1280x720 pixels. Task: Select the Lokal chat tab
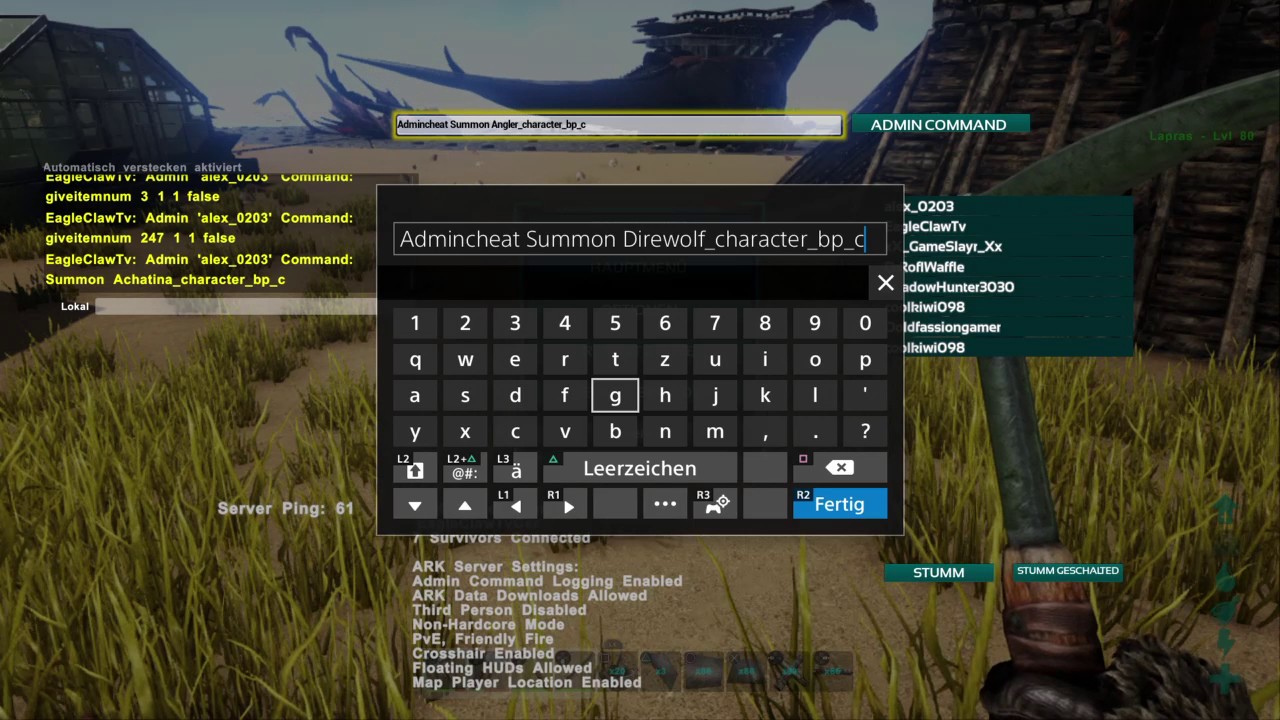click(x=74, y=306)
